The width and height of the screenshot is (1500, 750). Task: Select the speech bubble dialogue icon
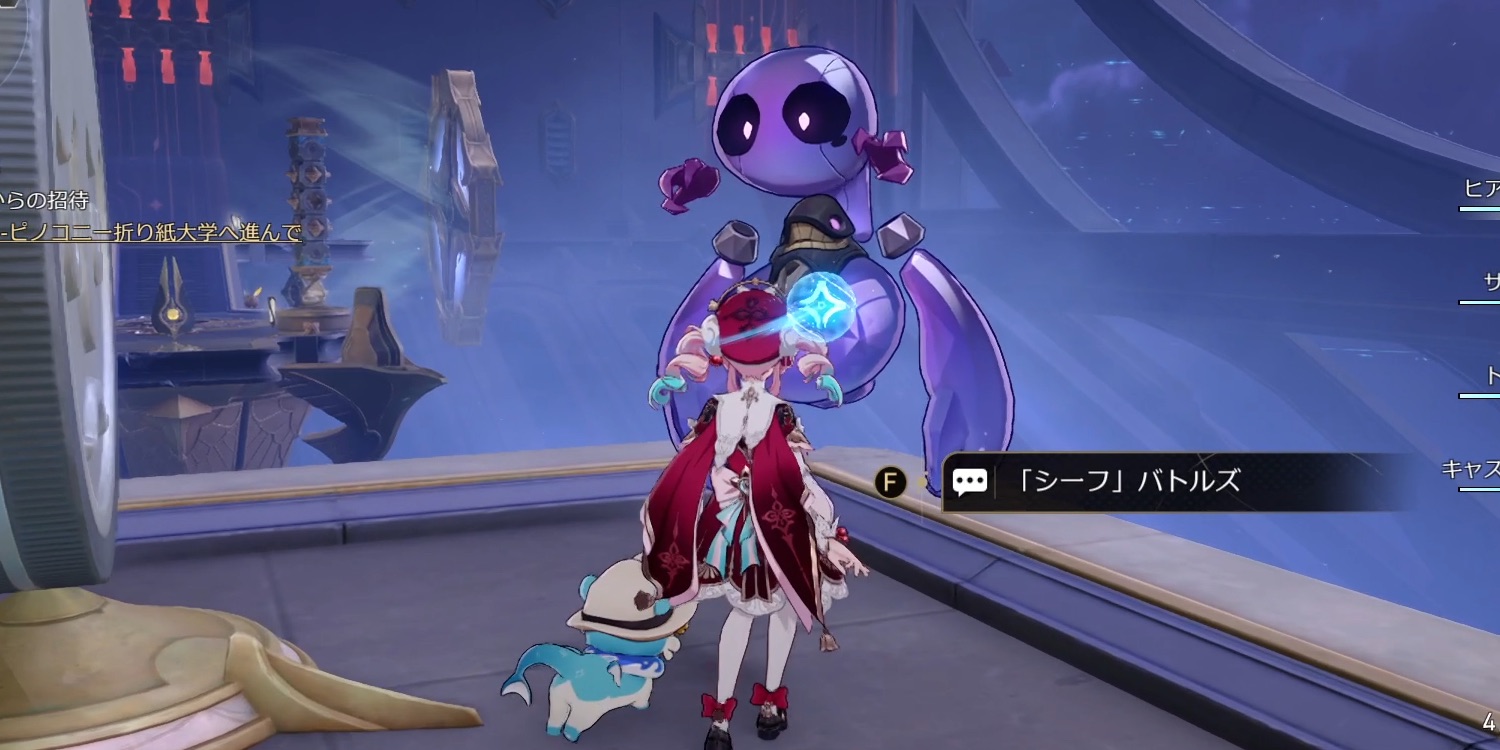pos(969,481)
